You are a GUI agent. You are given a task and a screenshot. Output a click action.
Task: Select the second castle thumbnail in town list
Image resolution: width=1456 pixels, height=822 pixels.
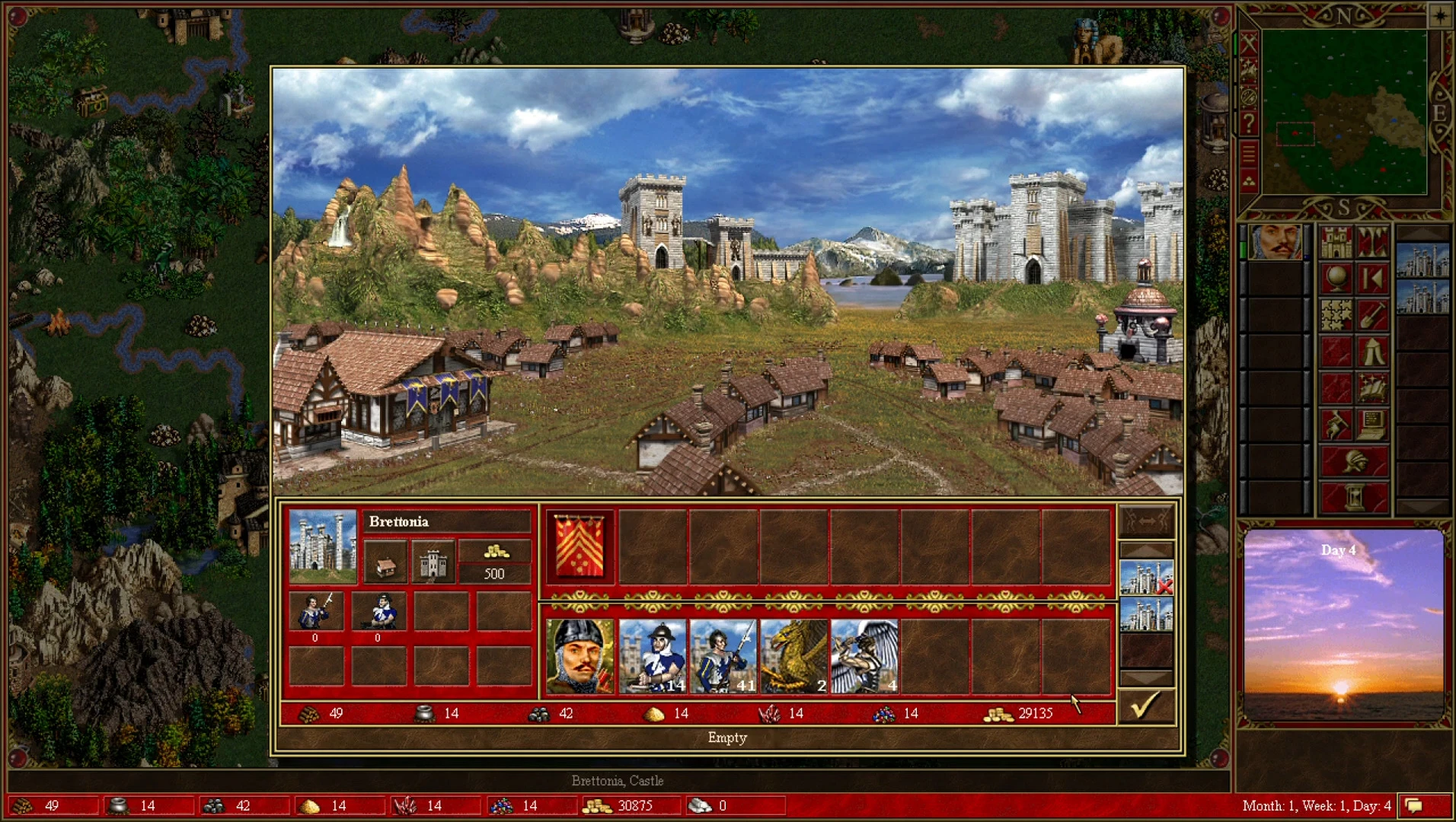pos(1147,613)
